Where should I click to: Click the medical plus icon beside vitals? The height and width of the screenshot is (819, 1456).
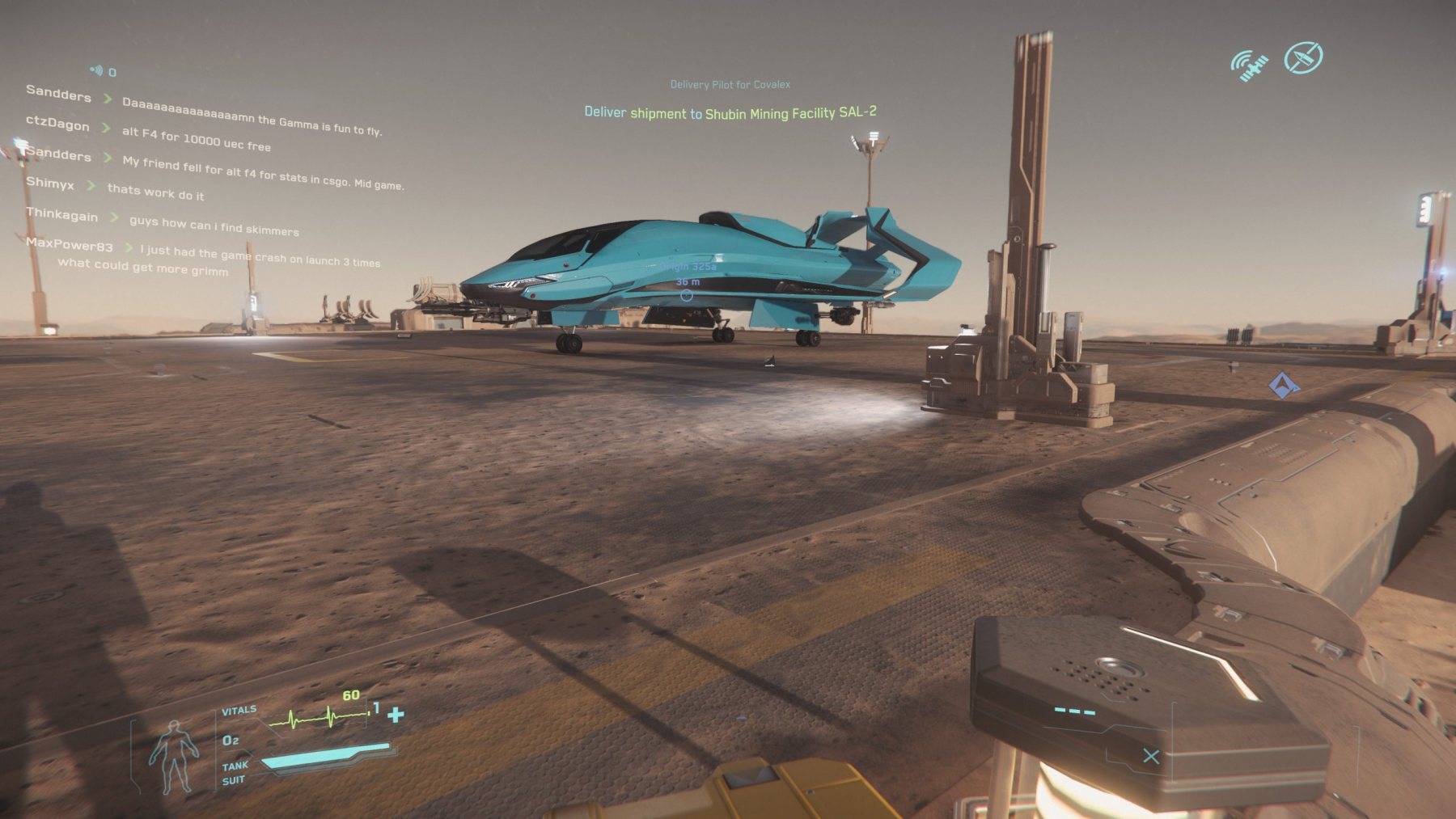(x=396, y=715)
